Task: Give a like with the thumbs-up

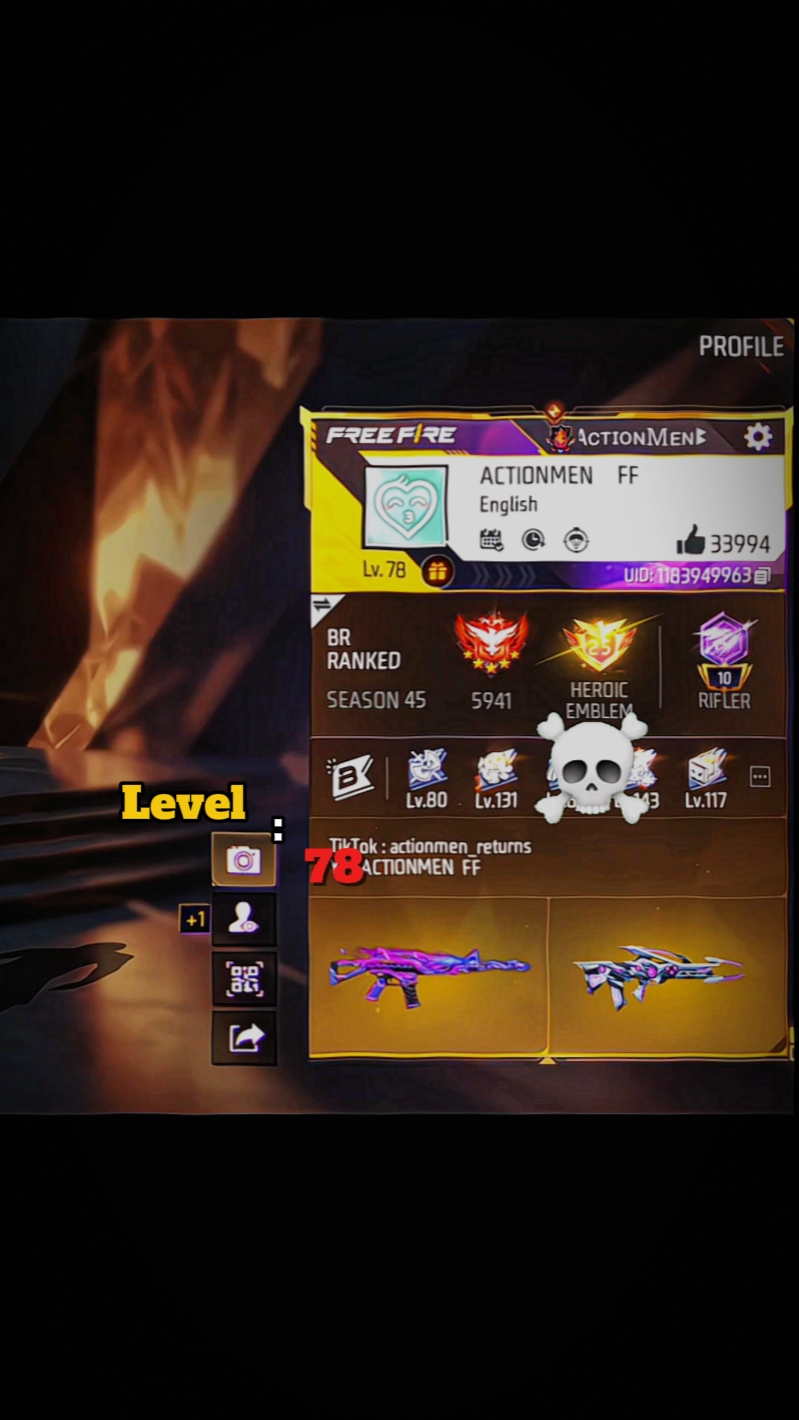Action: [x=691, y=542]
